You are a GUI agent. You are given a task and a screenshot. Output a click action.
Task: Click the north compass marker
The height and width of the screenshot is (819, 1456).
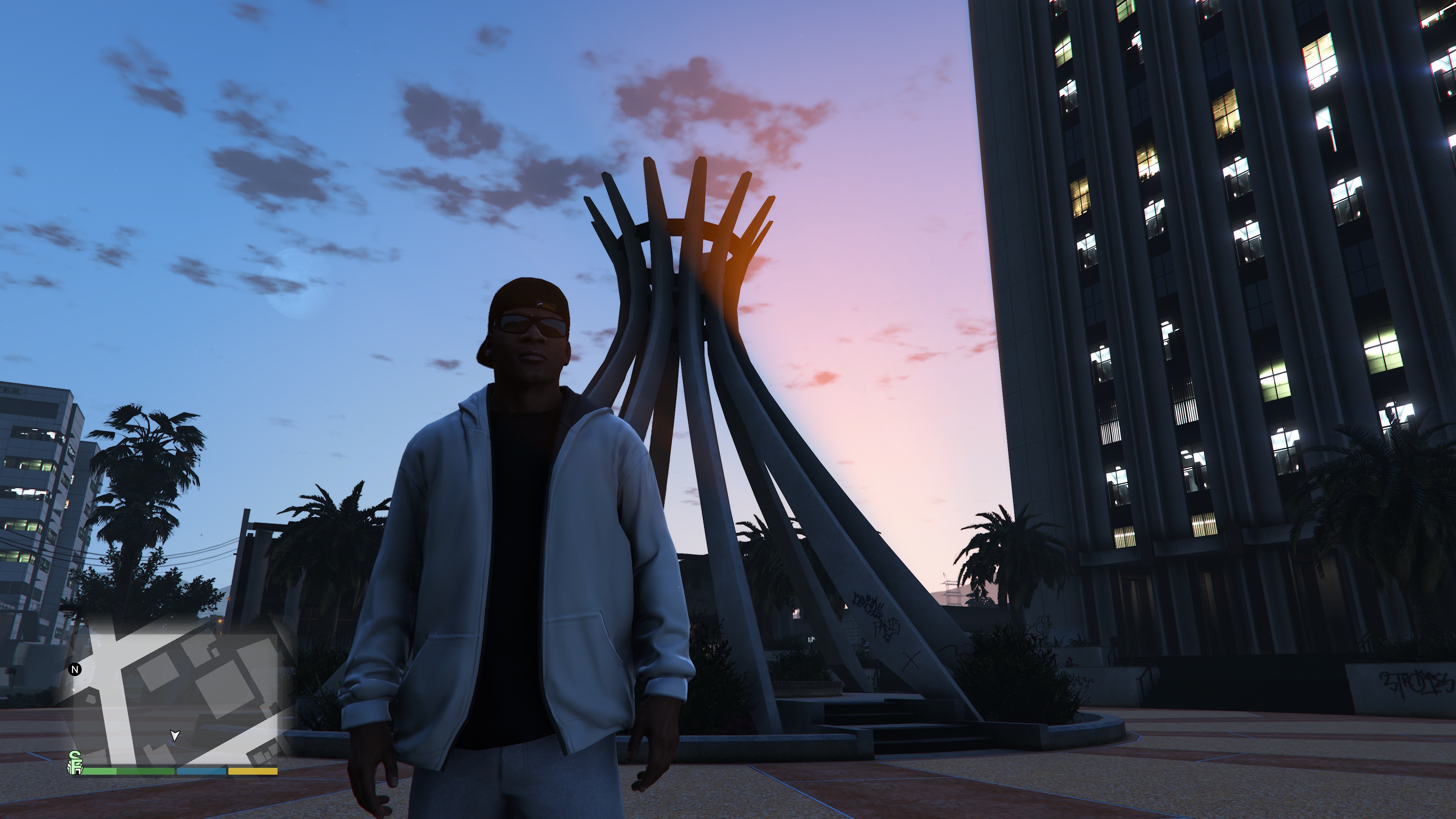(75, 670)
